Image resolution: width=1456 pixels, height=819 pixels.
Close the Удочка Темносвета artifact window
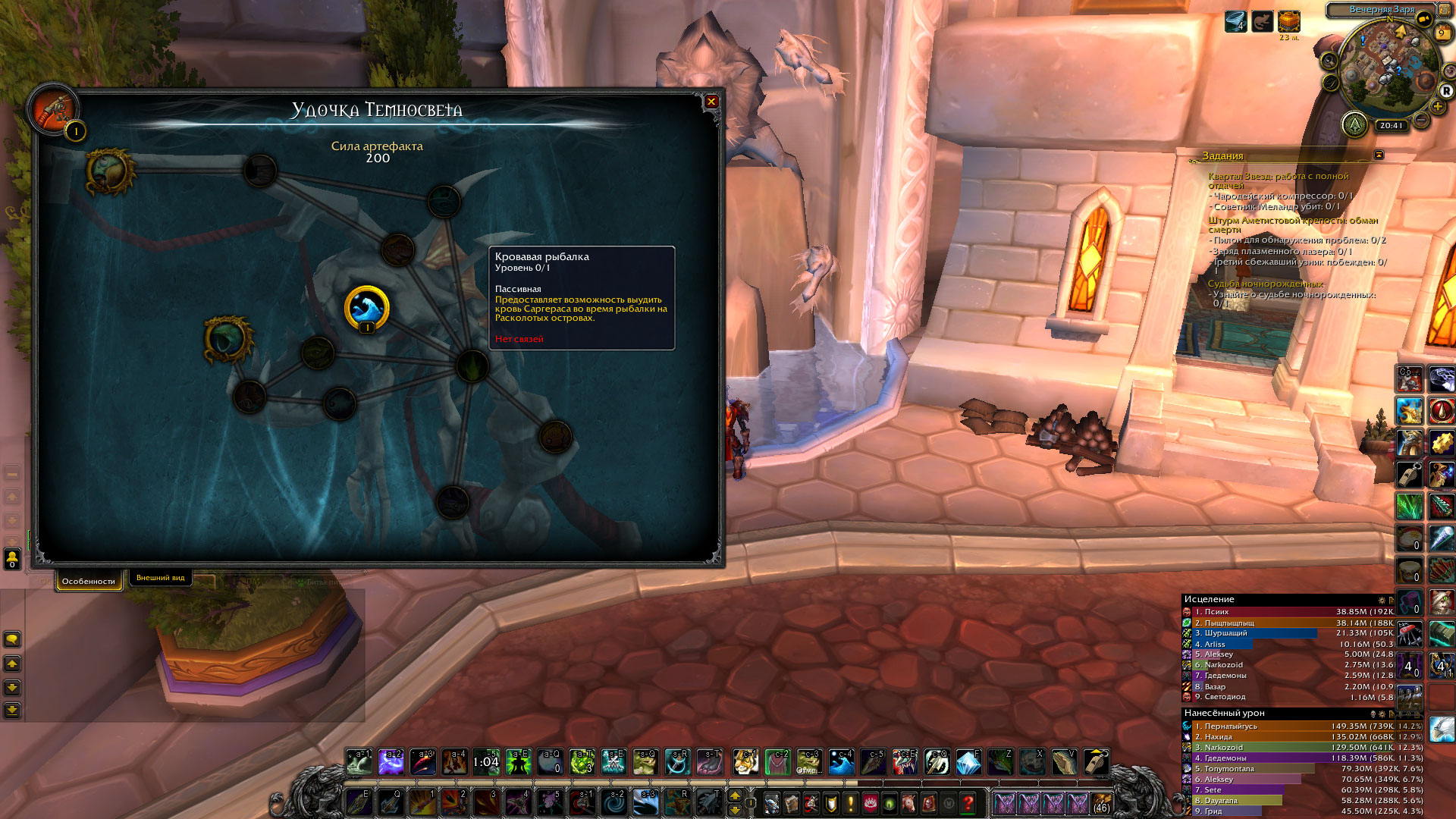[711, 102]
